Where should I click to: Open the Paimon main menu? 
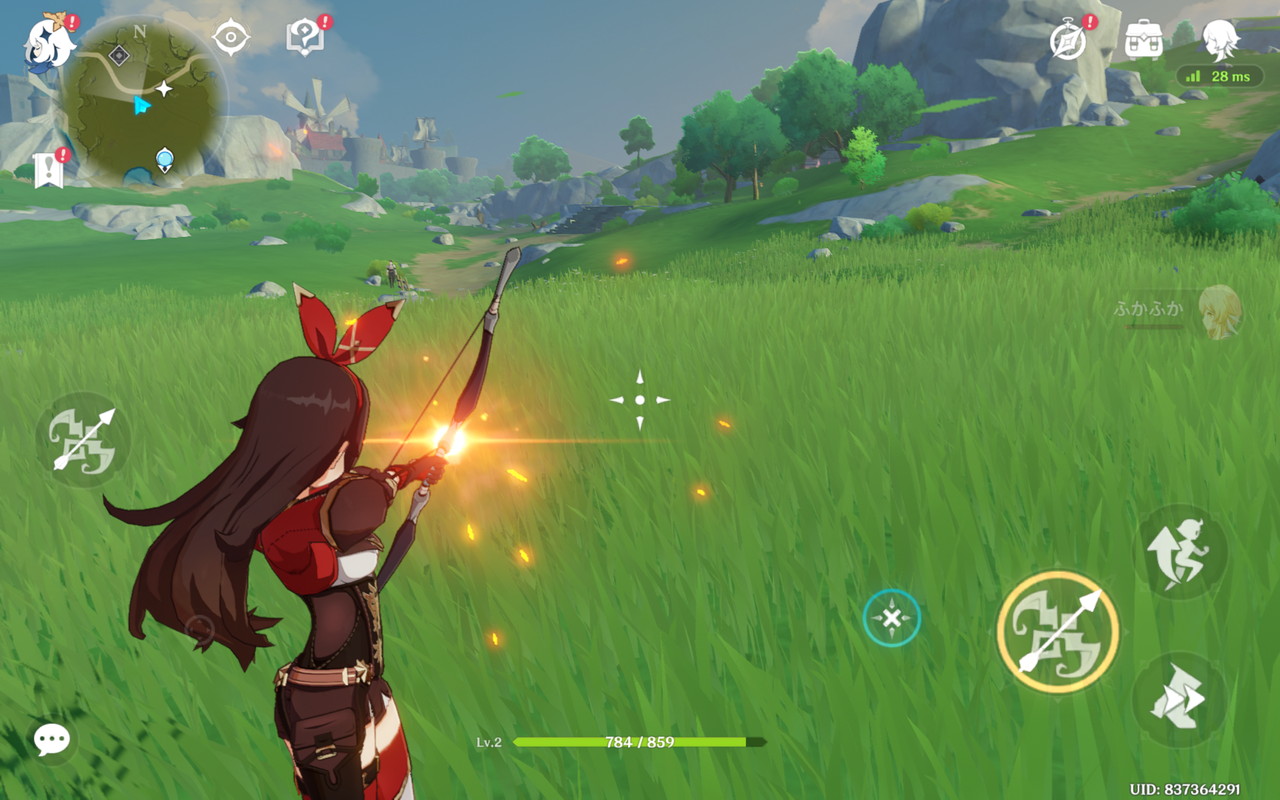(x=48, y=44)
